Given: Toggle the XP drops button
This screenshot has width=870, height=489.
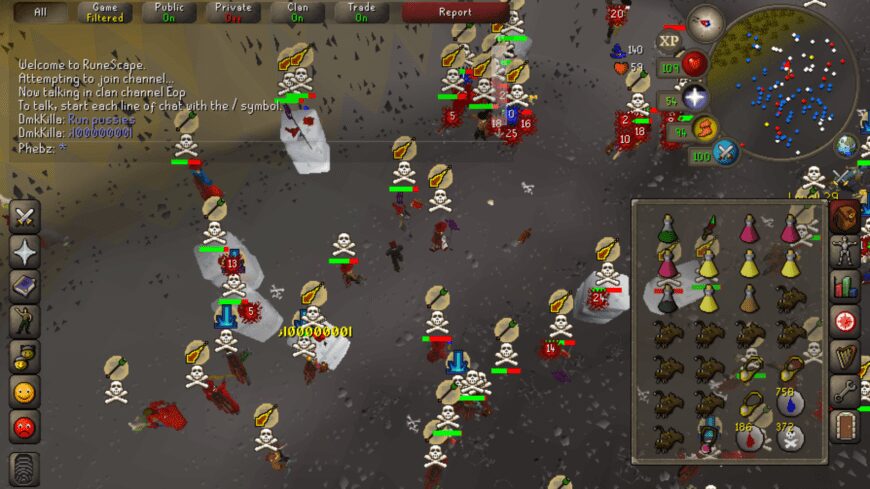Looking at the screenshot, I should (668, 42).
